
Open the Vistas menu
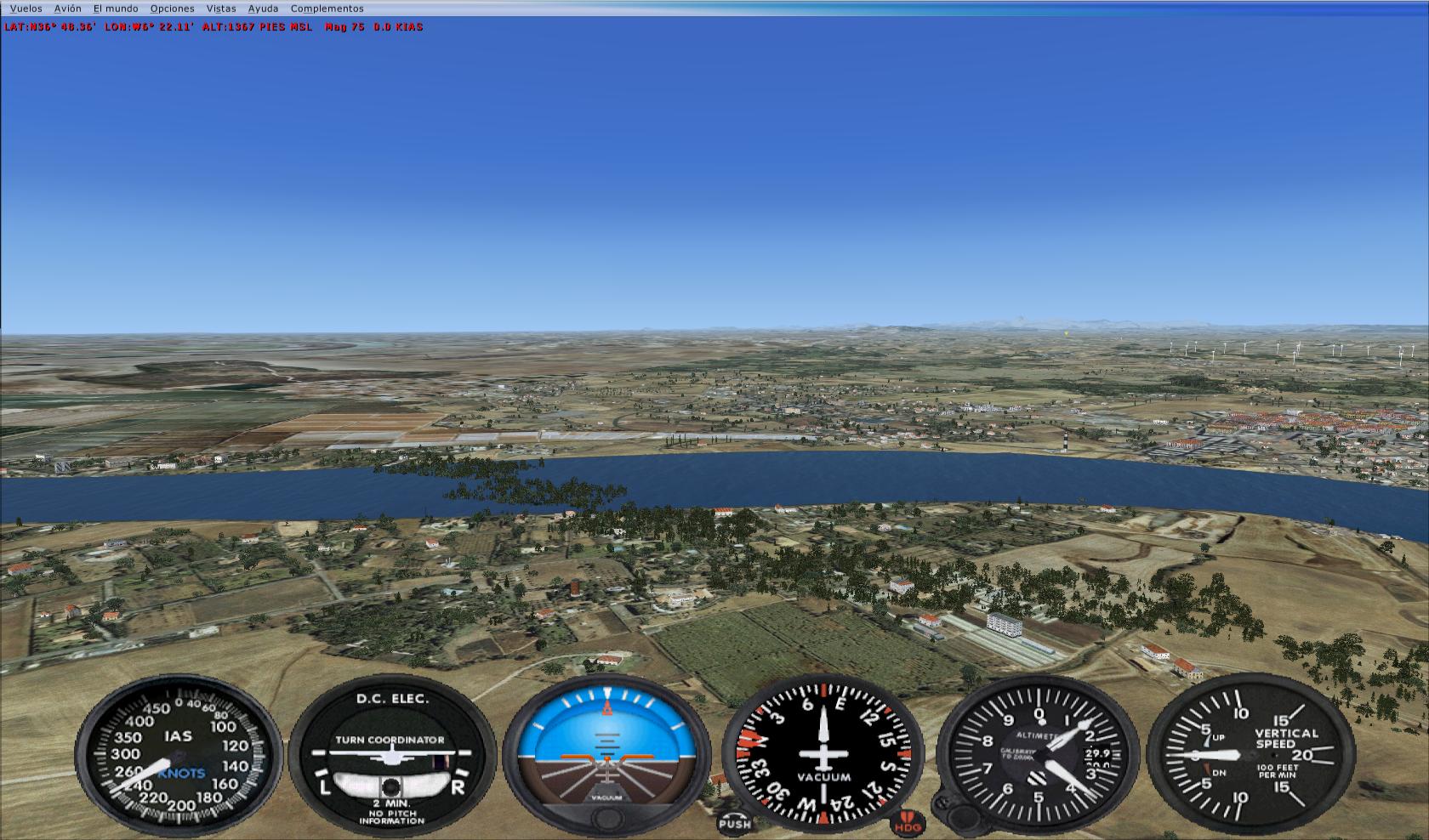(221, 9)
